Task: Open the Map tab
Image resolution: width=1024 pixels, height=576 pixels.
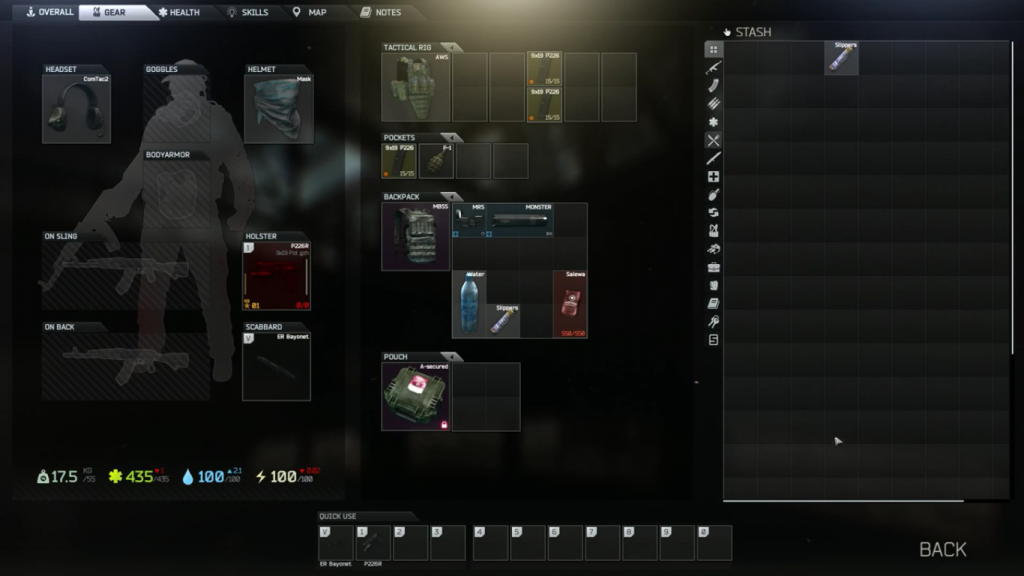Action: click(x=309, y=12)
